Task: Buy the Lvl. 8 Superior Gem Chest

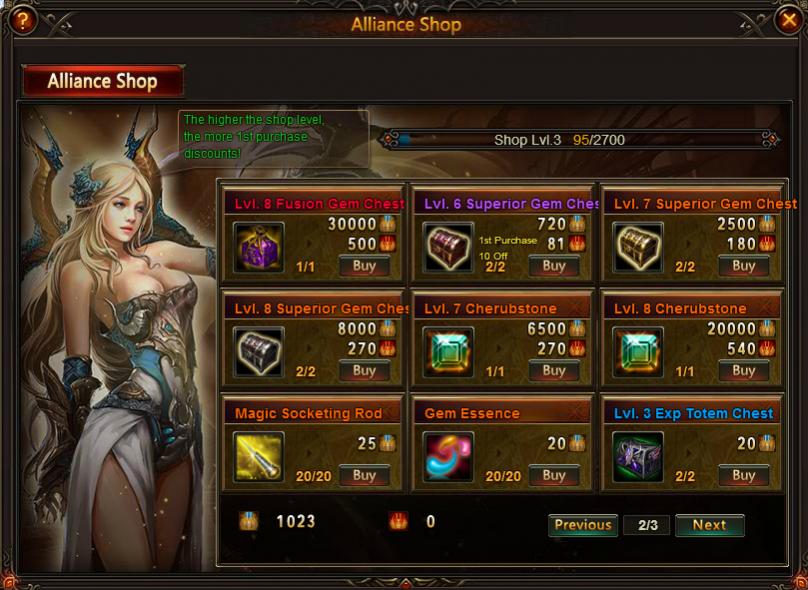Action: (x=364, y=371)
